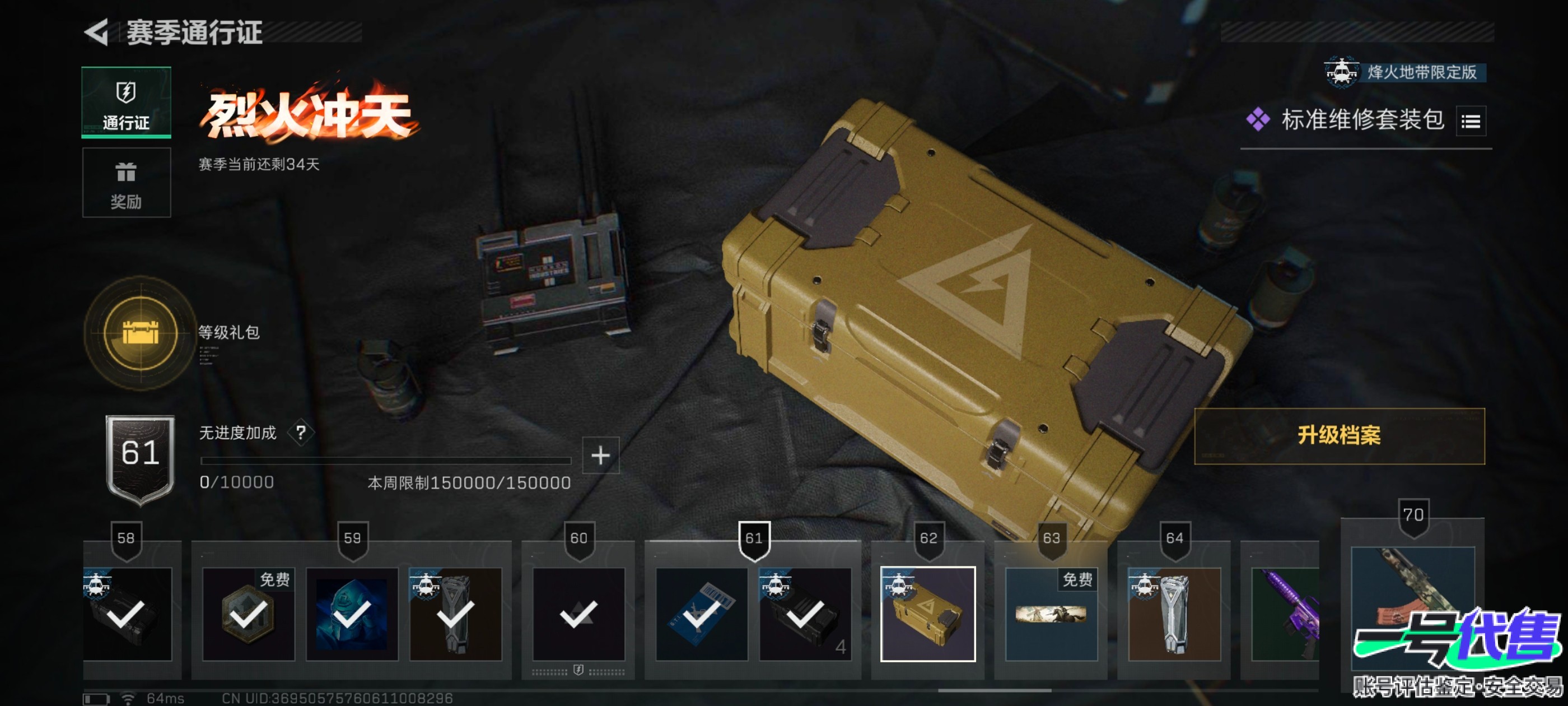This screenshot has width=1568, height=706.
Task: Open the 奖励 rewards tab
Action: coord(126,183)
